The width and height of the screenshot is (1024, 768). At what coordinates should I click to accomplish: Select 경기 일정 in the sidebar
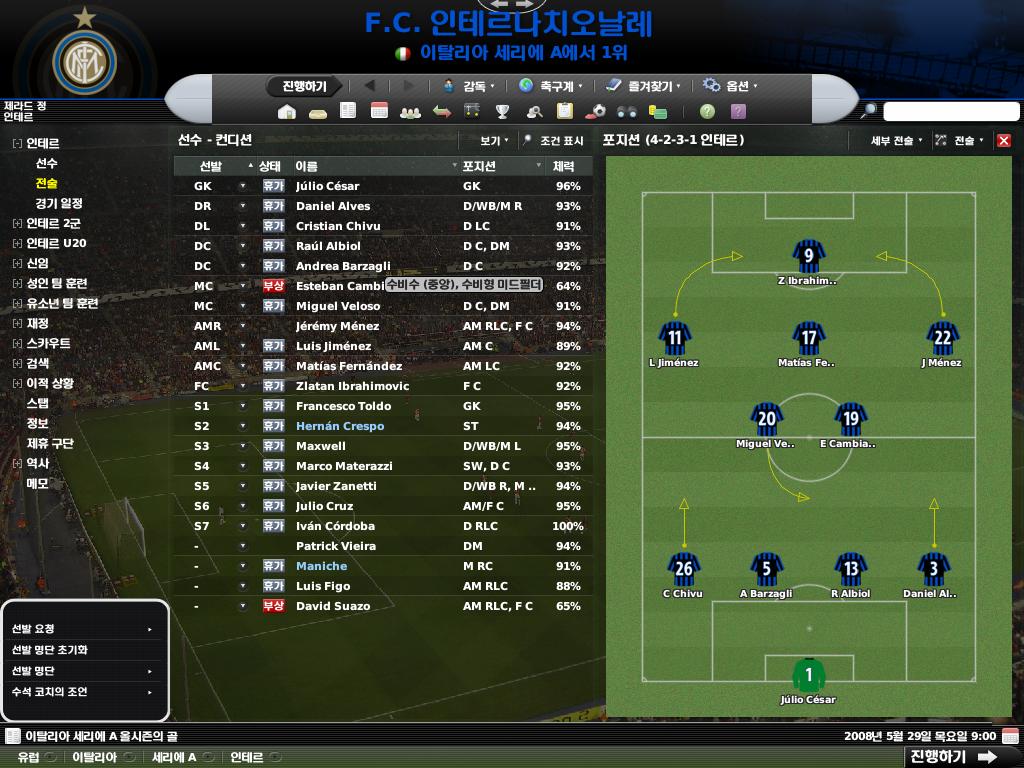[x=58, y=204]
